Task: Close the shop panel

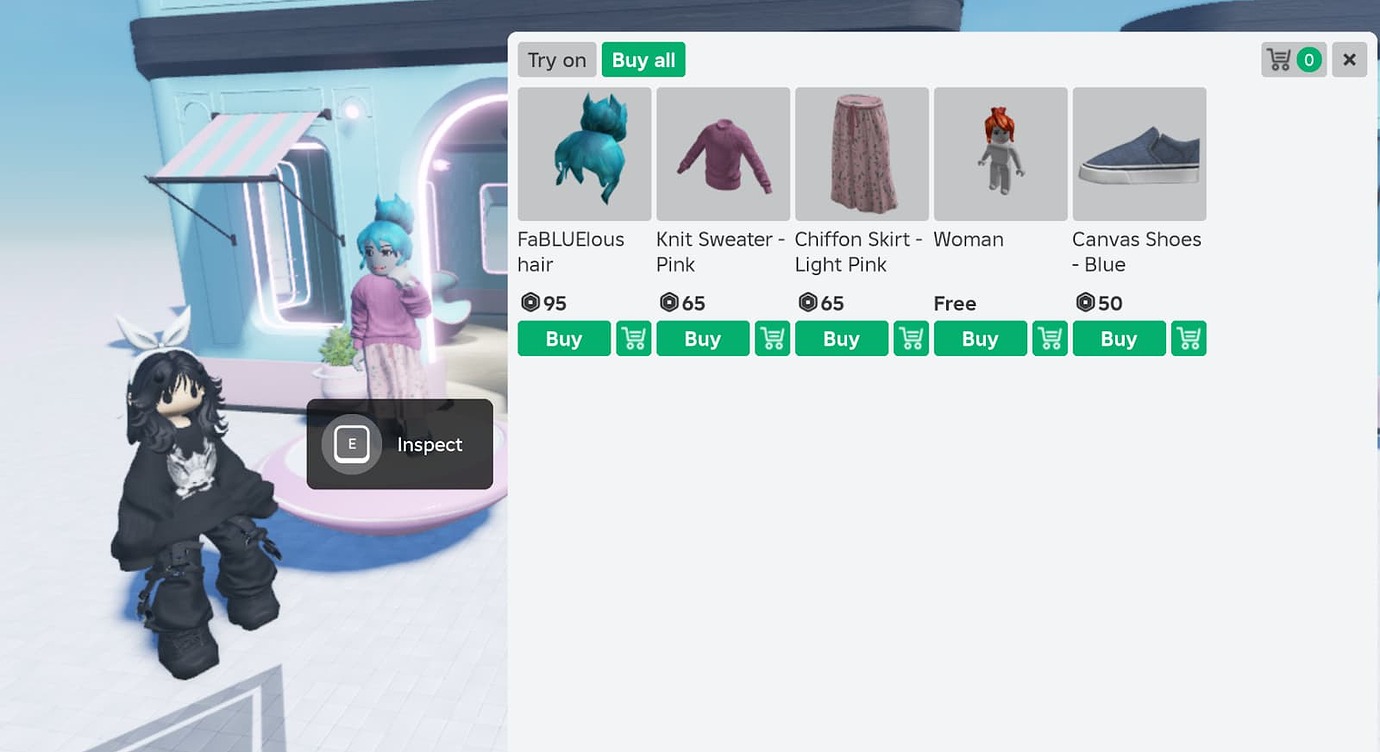Action: tap(1349, 59)
